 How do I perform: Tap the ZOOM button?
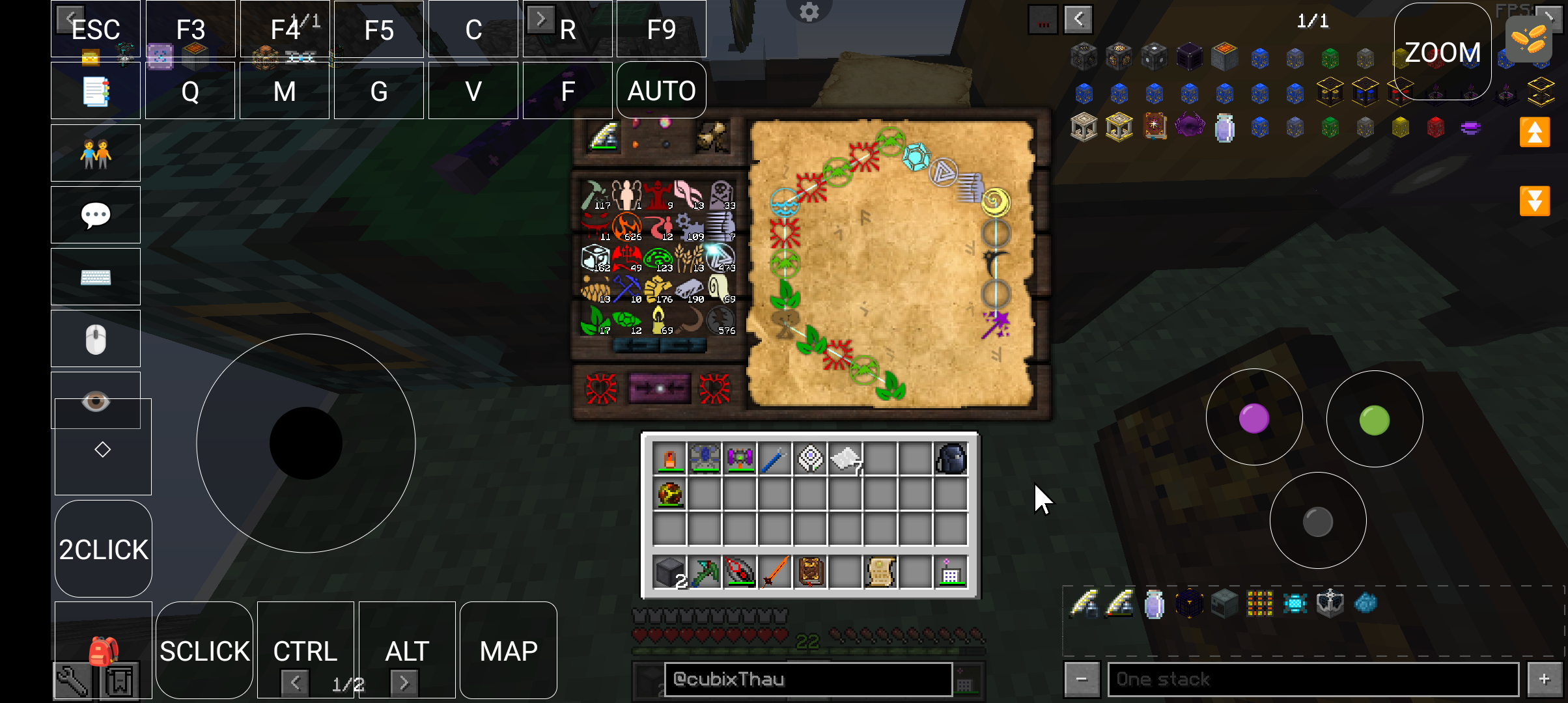click(x=1442, y=52)
